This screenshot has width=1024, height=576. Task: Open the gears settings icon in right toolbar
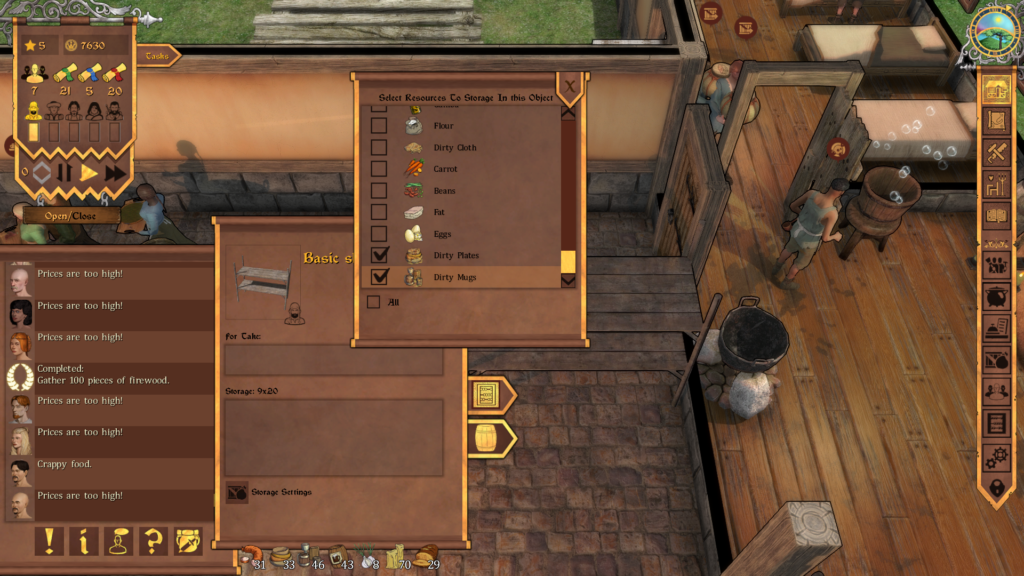coord(996,457)
